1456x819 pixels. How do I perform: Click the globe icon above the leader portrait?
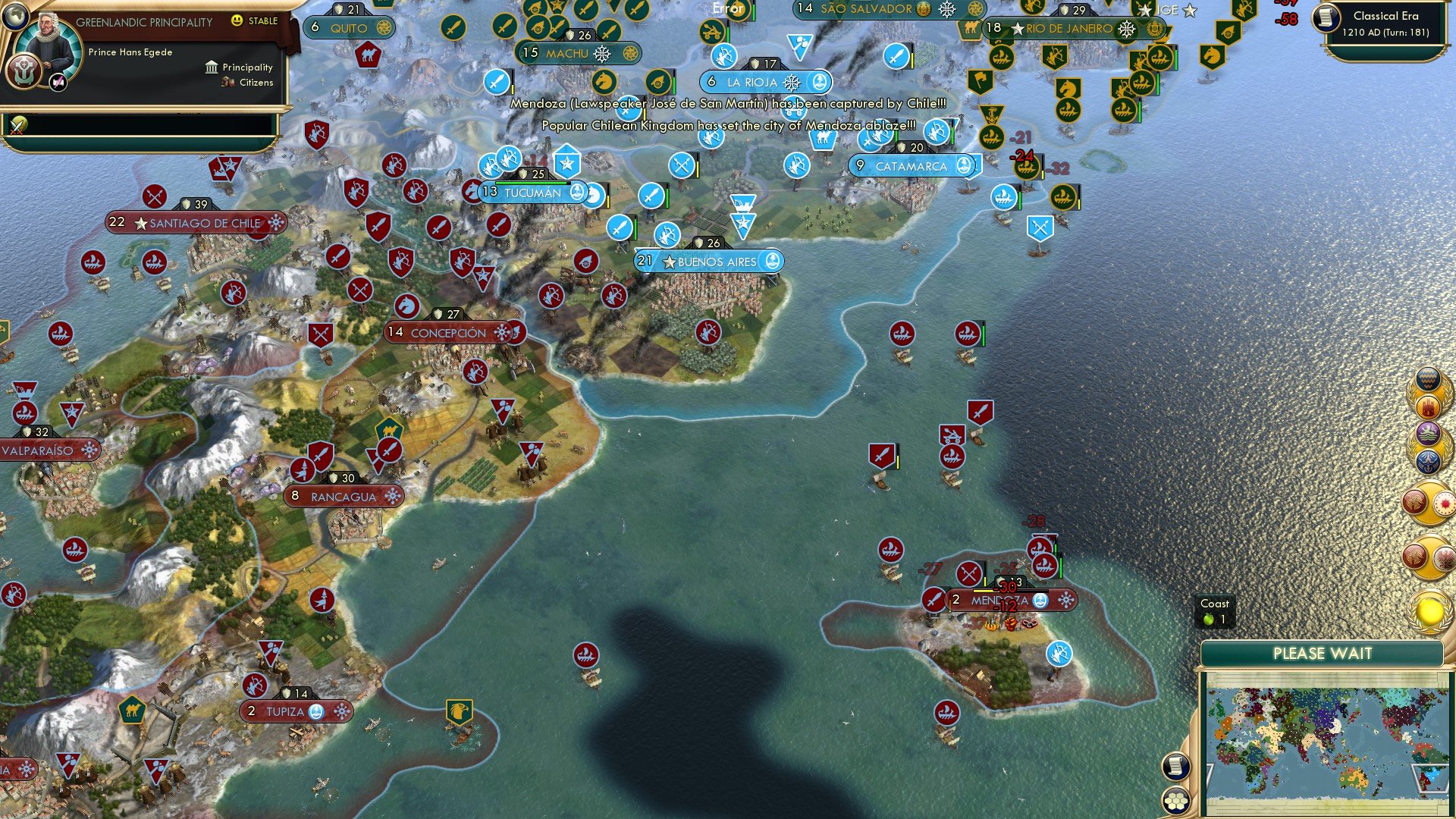click(14, 17)
